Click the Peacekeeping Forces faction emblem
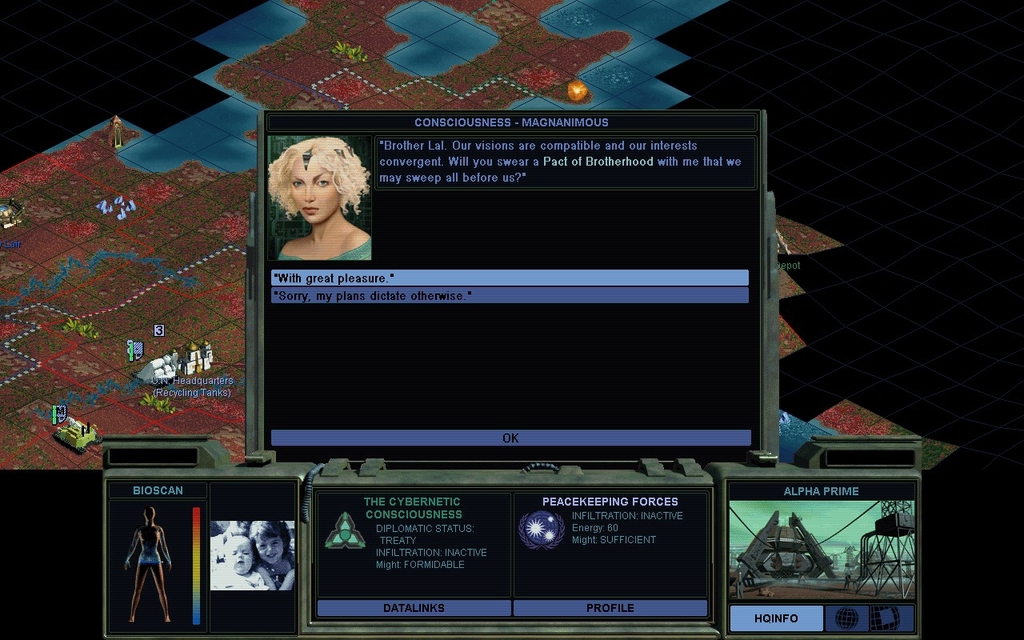1024x640 pixels. 541,529
